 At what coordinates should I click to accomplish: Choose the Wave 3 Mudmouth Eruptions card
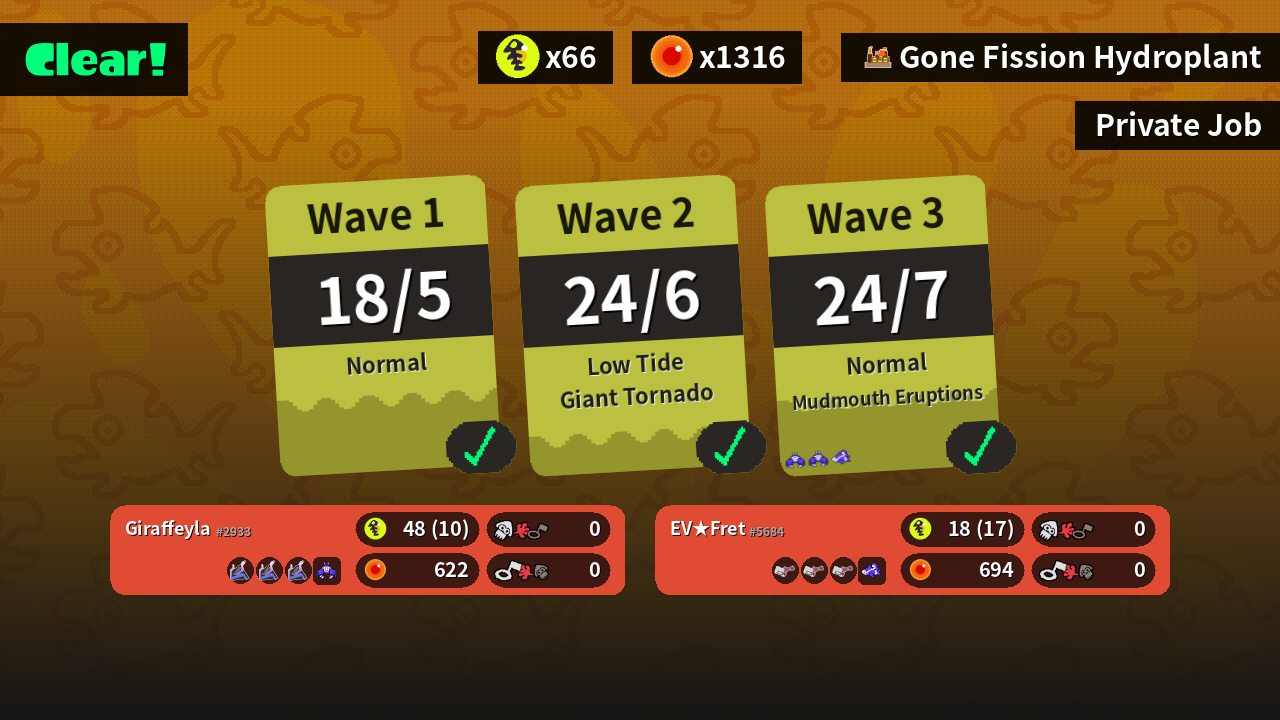click(884, 325)
